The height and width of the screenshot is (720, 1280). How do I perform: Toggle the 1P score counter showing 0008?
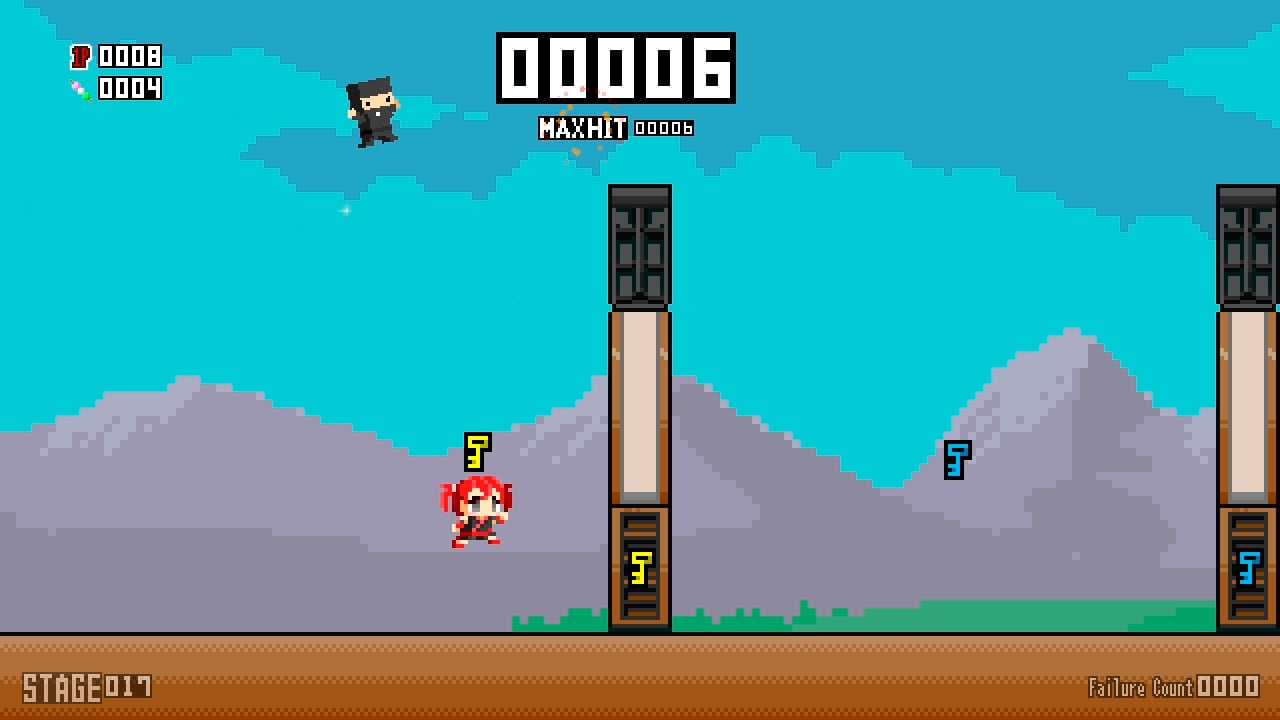pyautogui.click(x=130, y=58)
